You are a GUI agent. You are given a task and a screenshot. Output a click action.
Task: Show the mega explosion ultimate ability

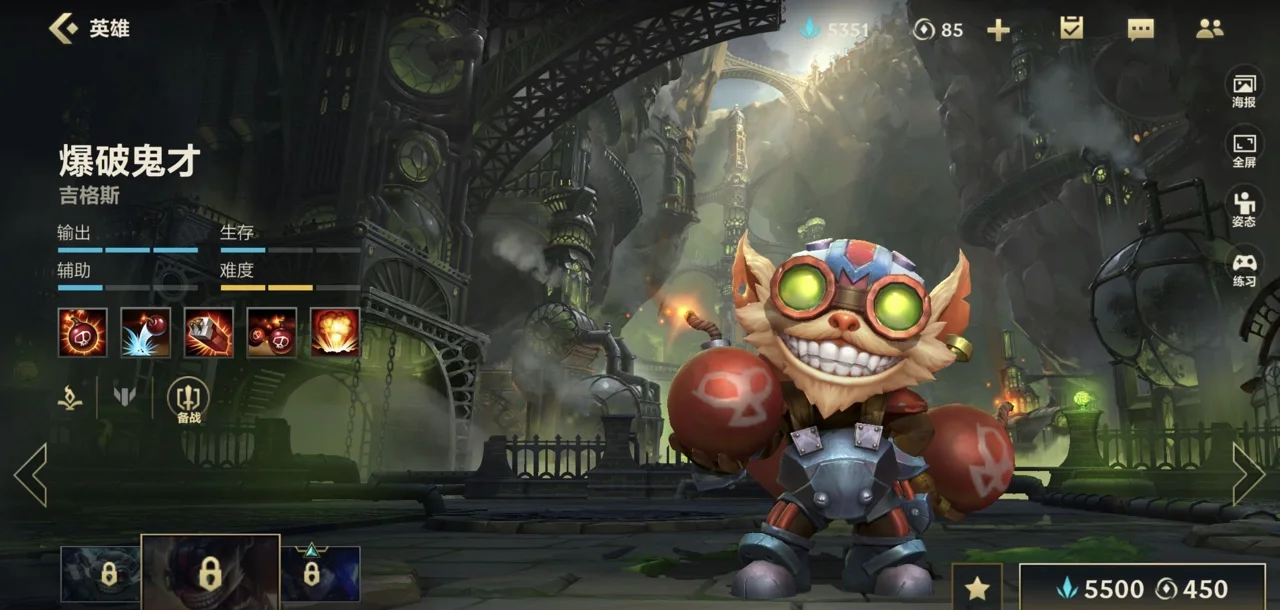(x=335, y=332)
